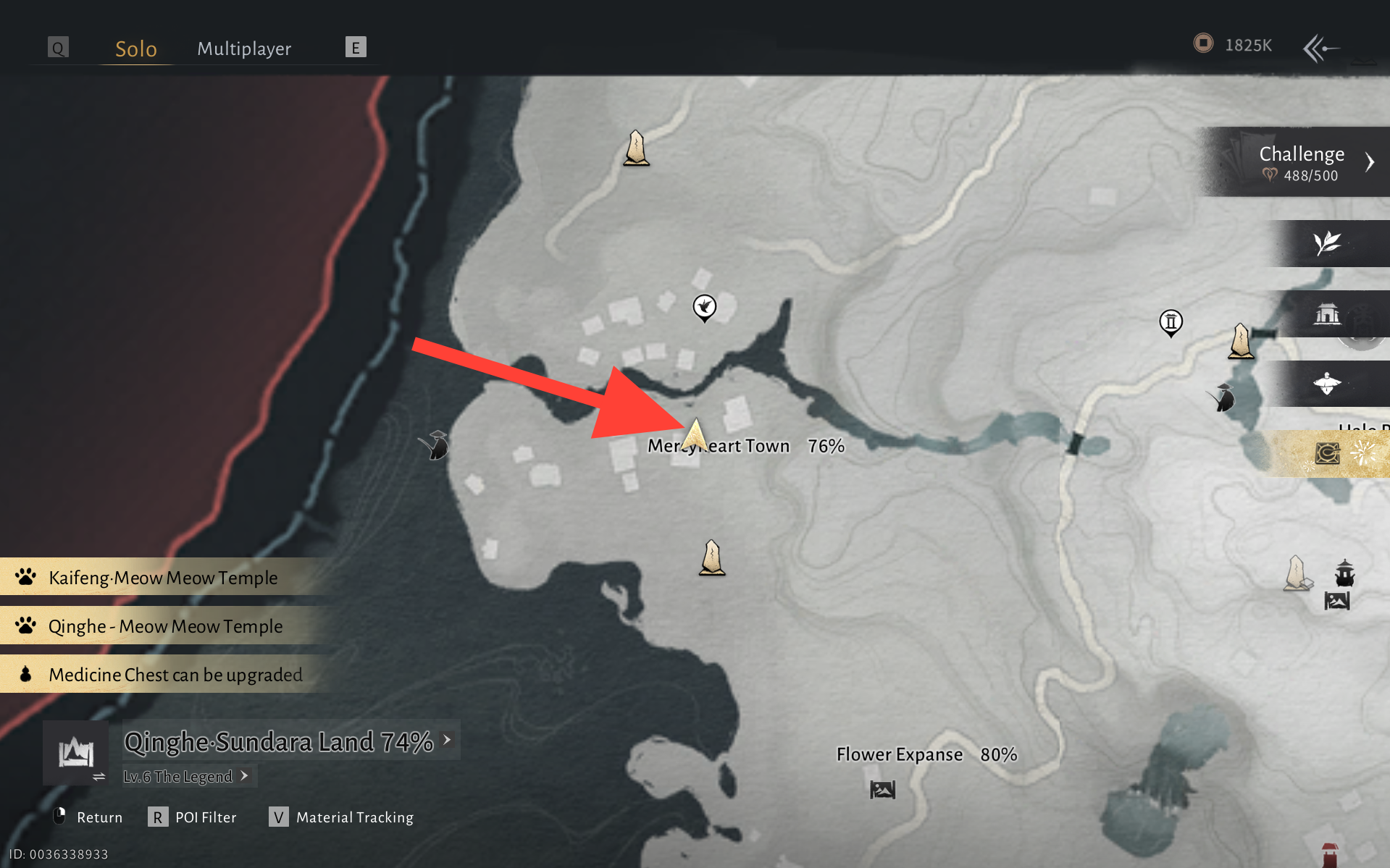Open Lv.6 The Legend details
The width and height of the screenshot is (1390, 868).
coord(186,777)
